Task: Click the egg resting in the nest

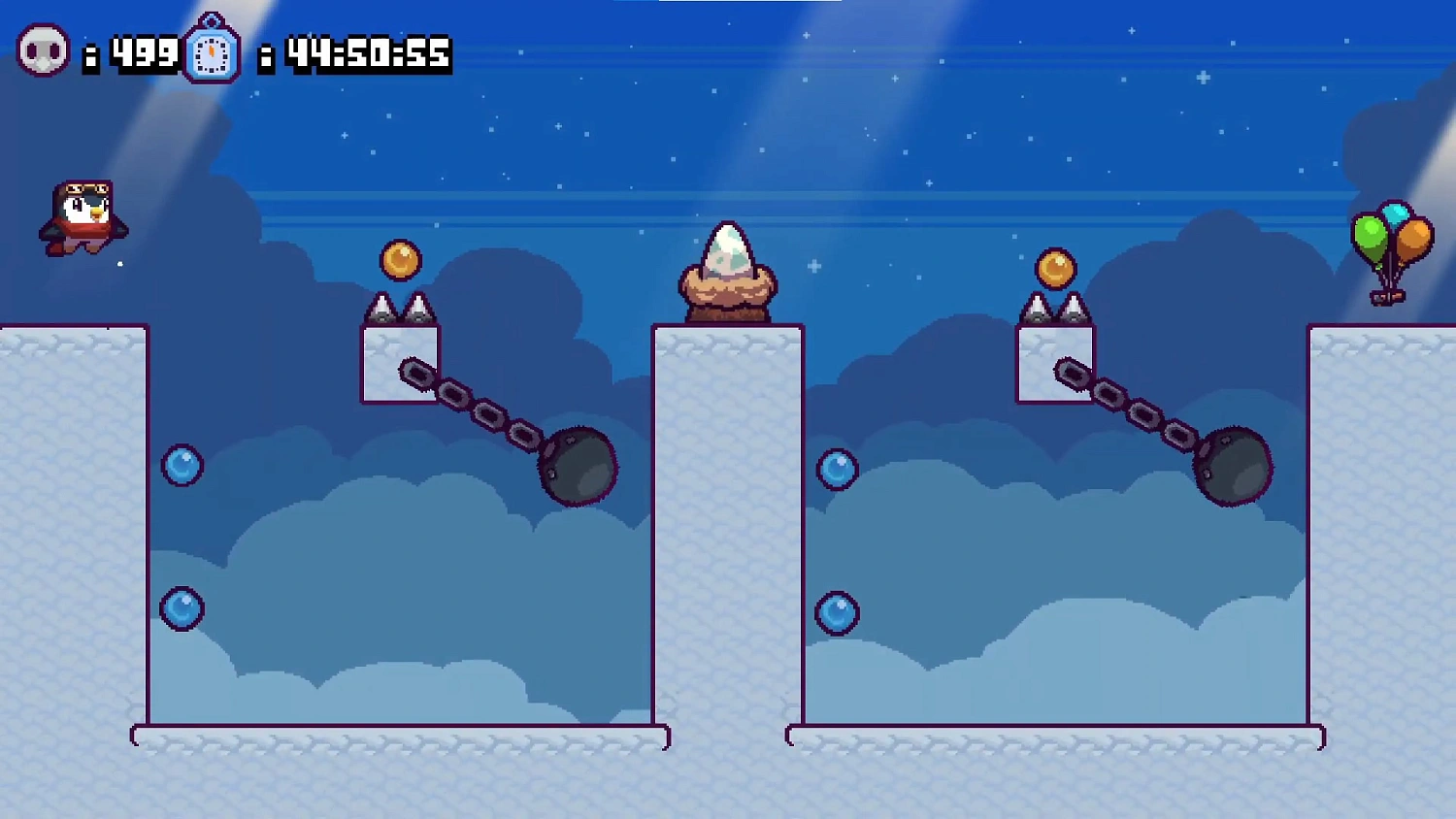Action: (x=730, y=249)
